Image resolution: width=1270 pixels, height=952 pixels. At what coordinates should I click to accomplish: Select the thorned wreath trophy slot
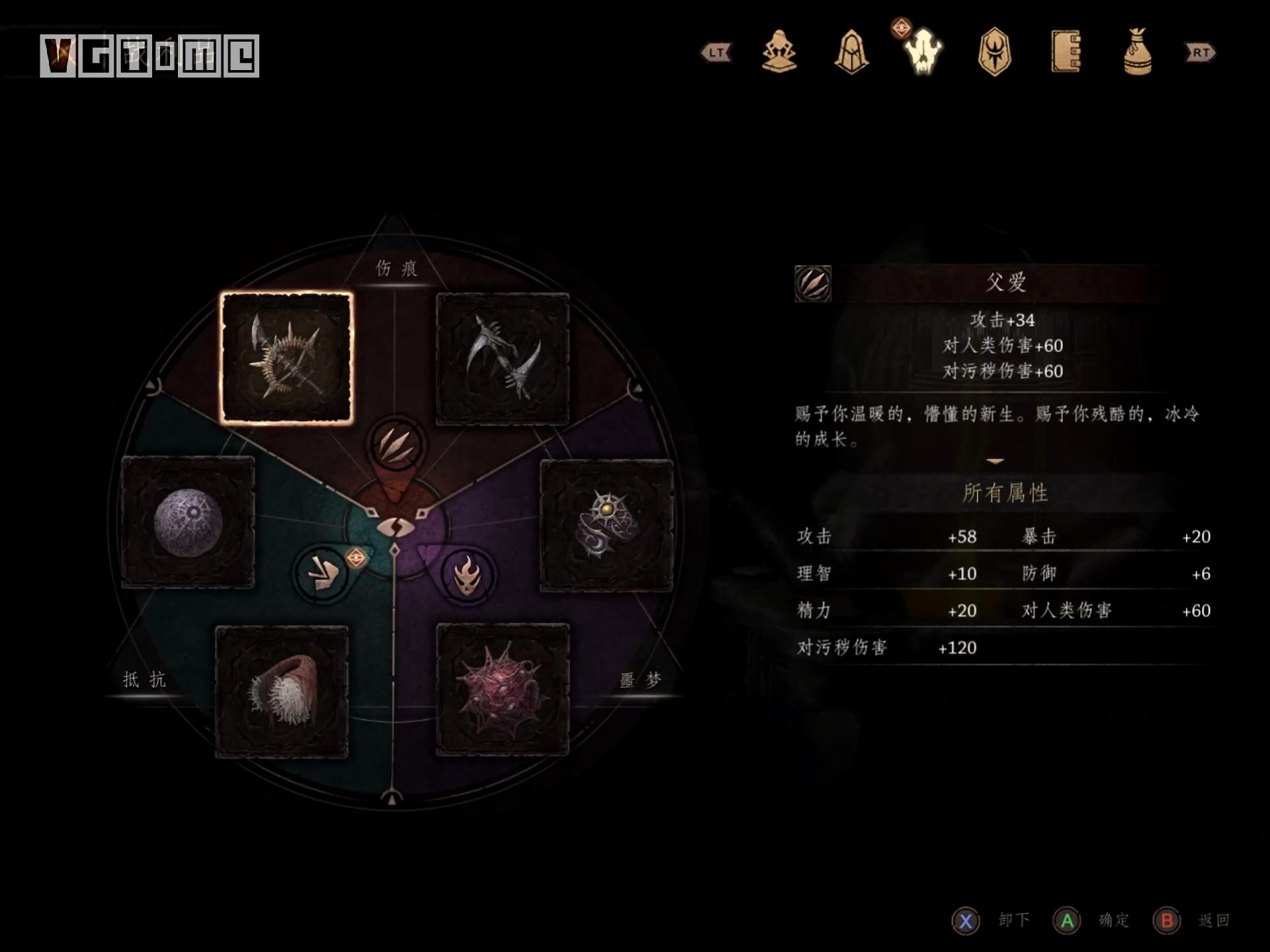tap(286, 358)
